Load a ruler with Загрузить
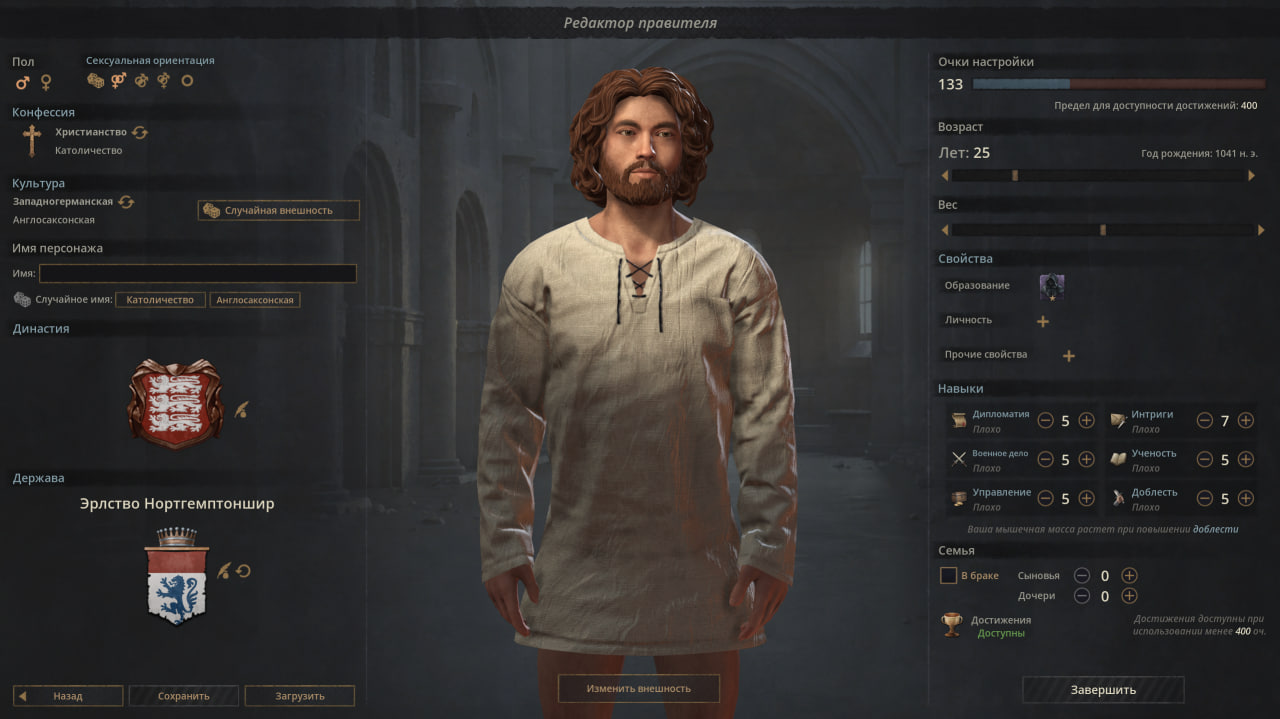 point(299,696)
